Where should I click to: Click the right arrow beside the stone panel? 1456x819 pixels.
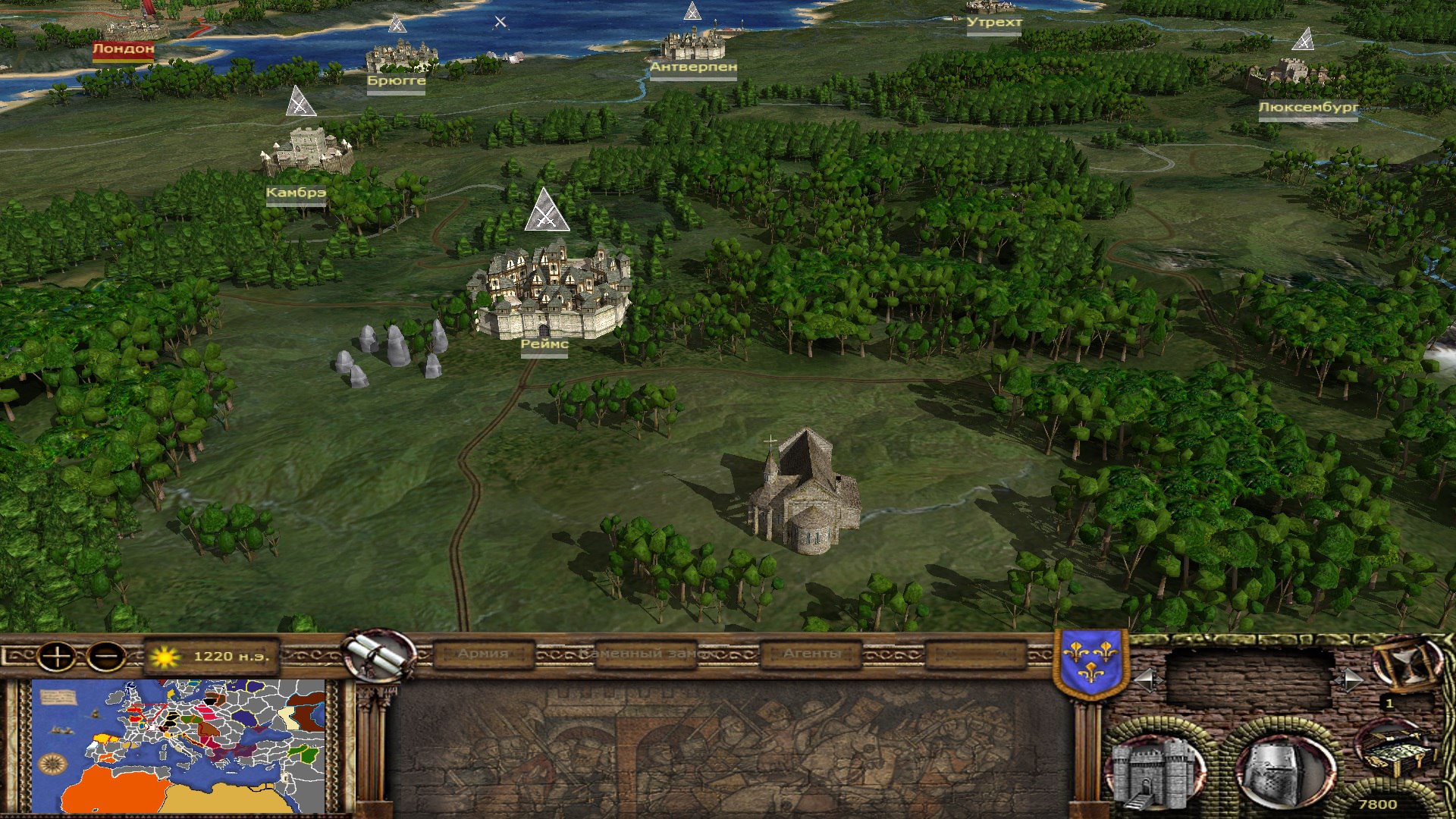pyautogui.click(x=1349, y=680)
